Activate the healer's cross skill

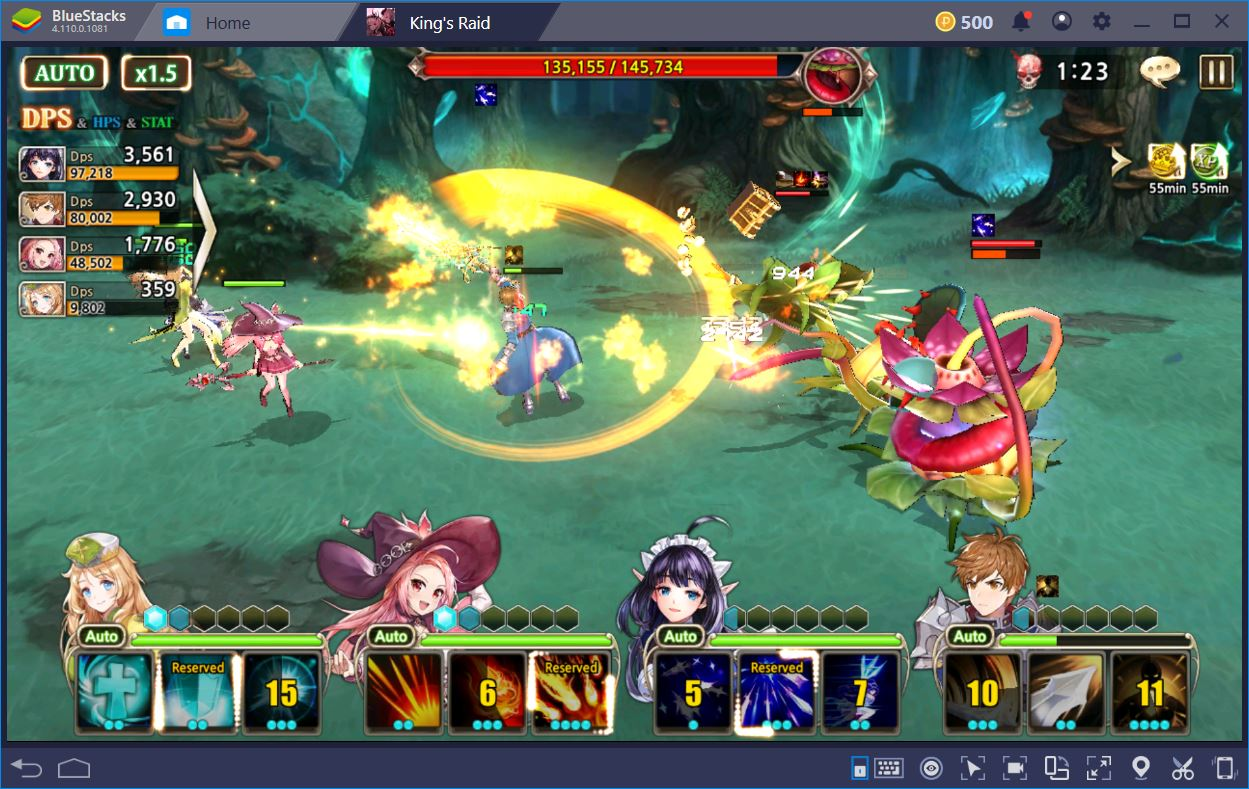click(115, 691)
